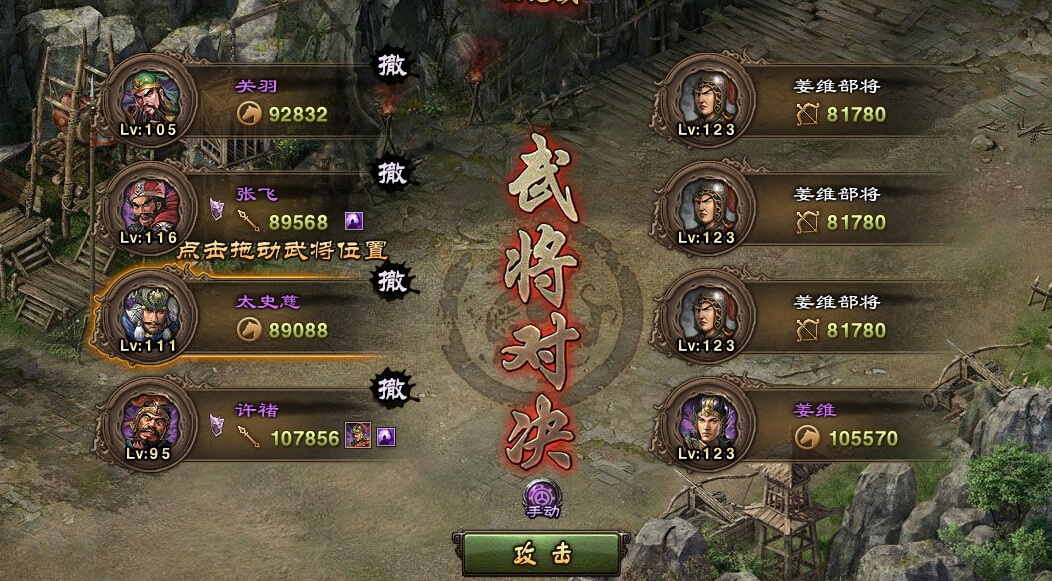The height and width of the screenshot is (581, 1052).
Task: Click the purple skill icon beside 张飞's troop count
Action: [x=354, y=221]
